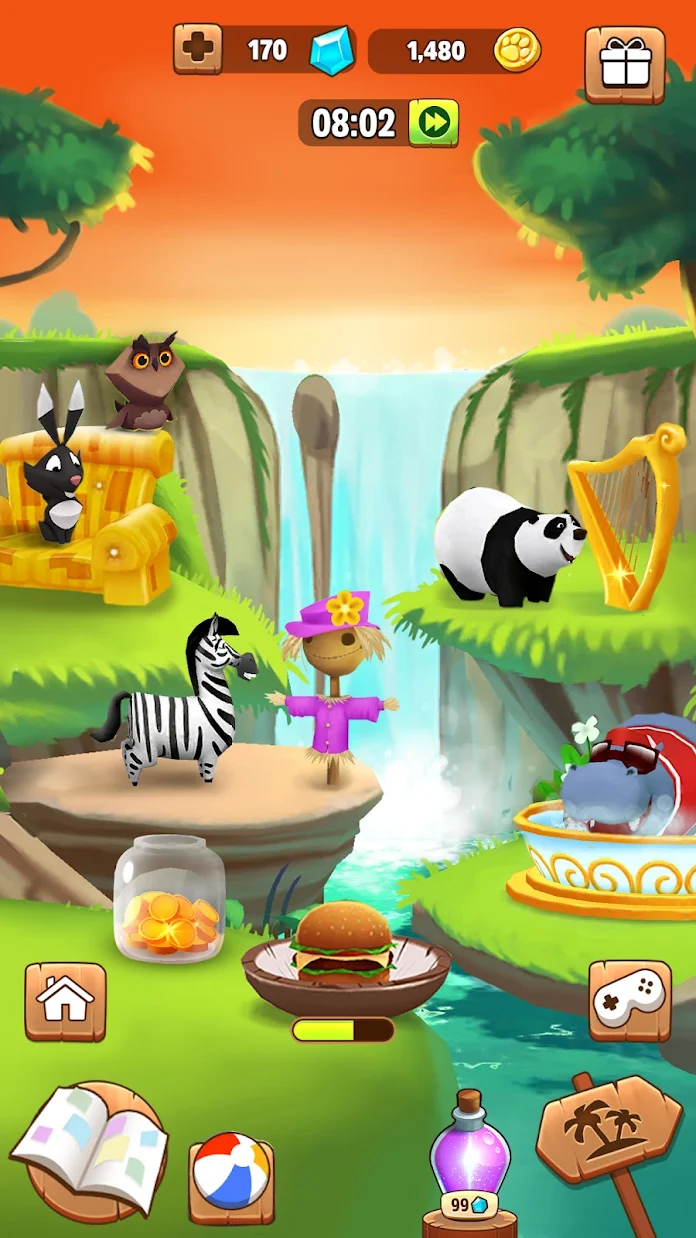The height and width of the screenshot is (1238, 696).
Task: Tap the plus button to add gems
Action: point(197,49)
